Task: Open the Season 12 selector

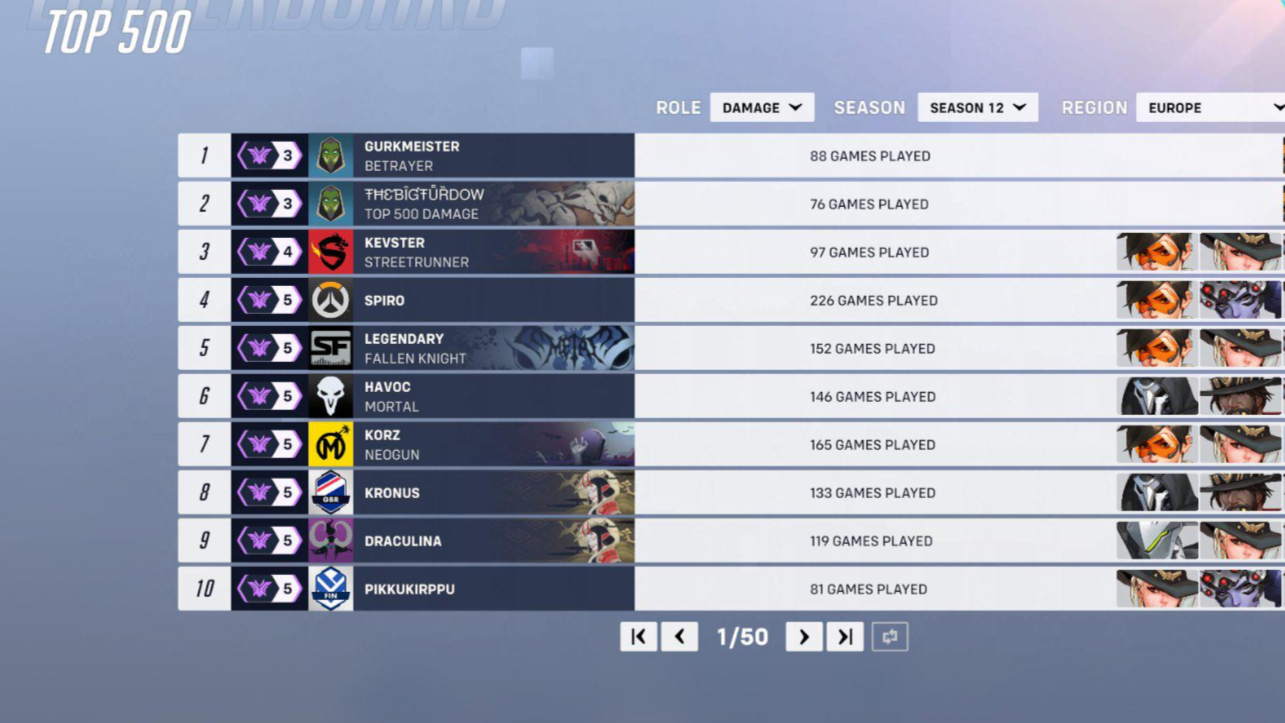Action: [x=977, y=107]
